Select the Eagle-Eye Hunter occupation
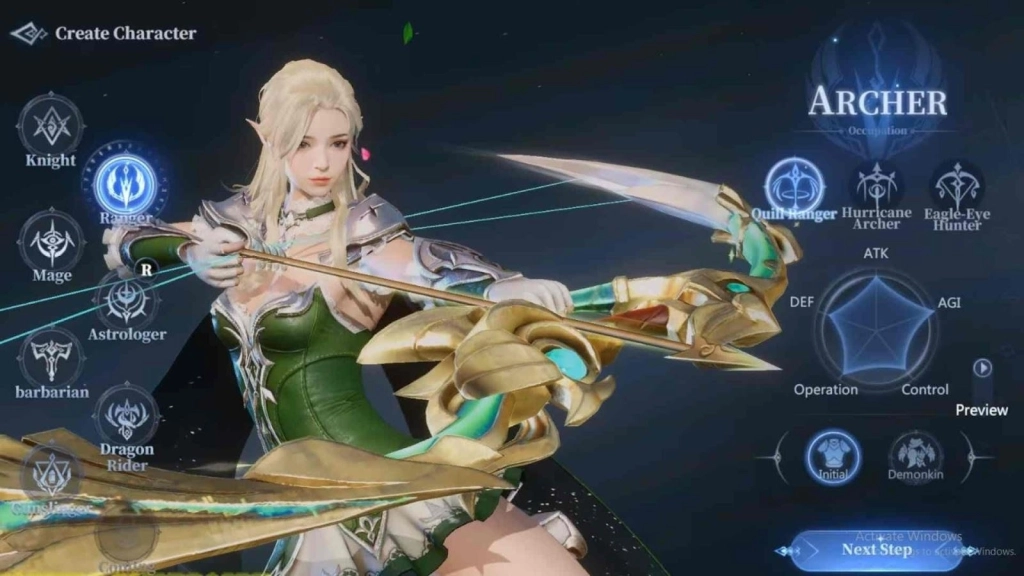 (x=957, y=185)
